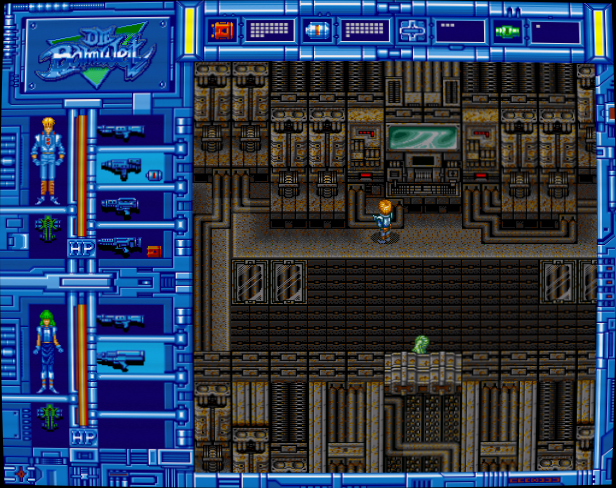Select the red chip icon in the top bar
Viewport: 616px width, 488px height.
[222, 30]
